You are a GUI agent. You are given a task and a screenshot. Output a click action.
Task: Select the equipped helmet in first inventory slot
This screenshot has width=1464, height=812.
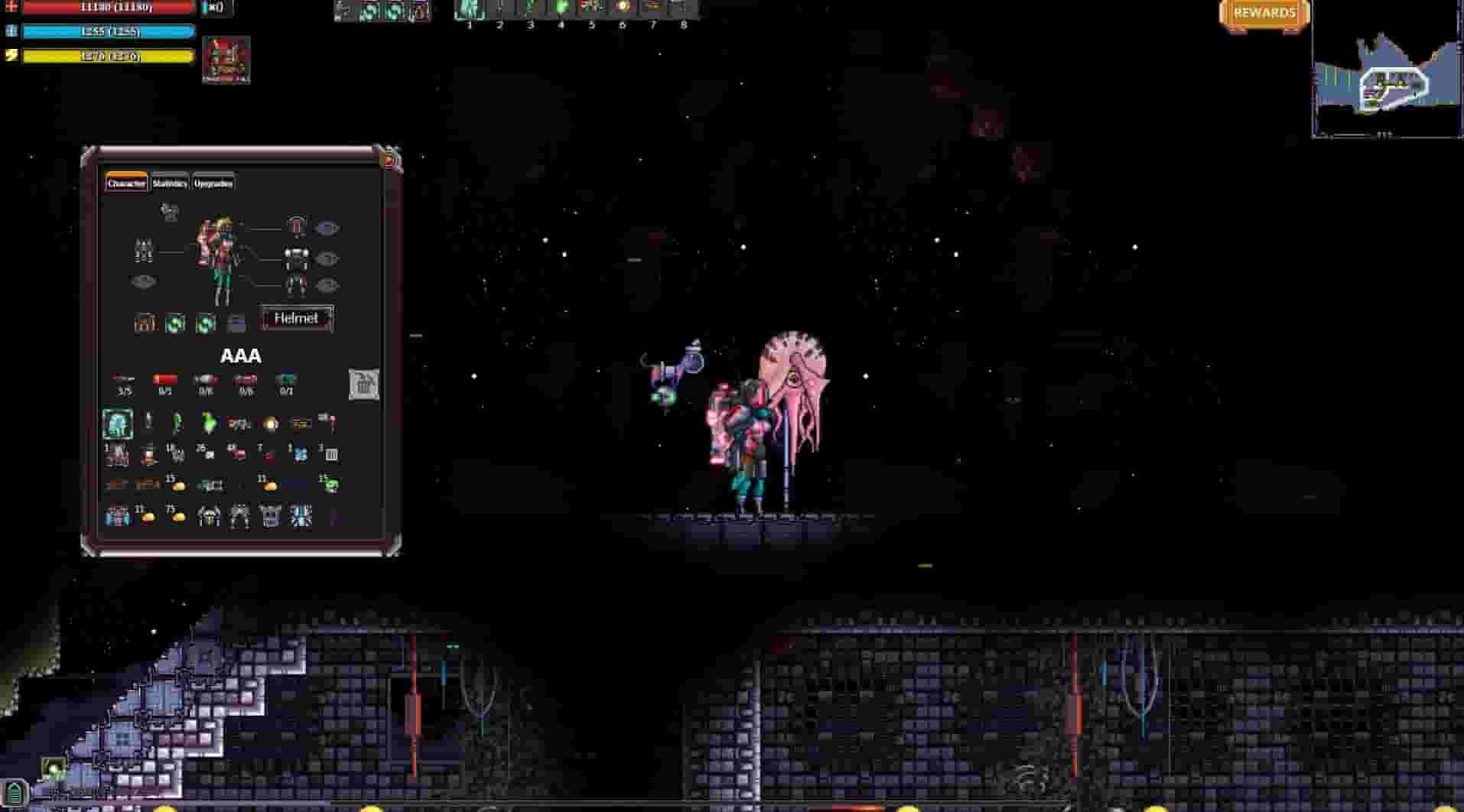(119, 423)
